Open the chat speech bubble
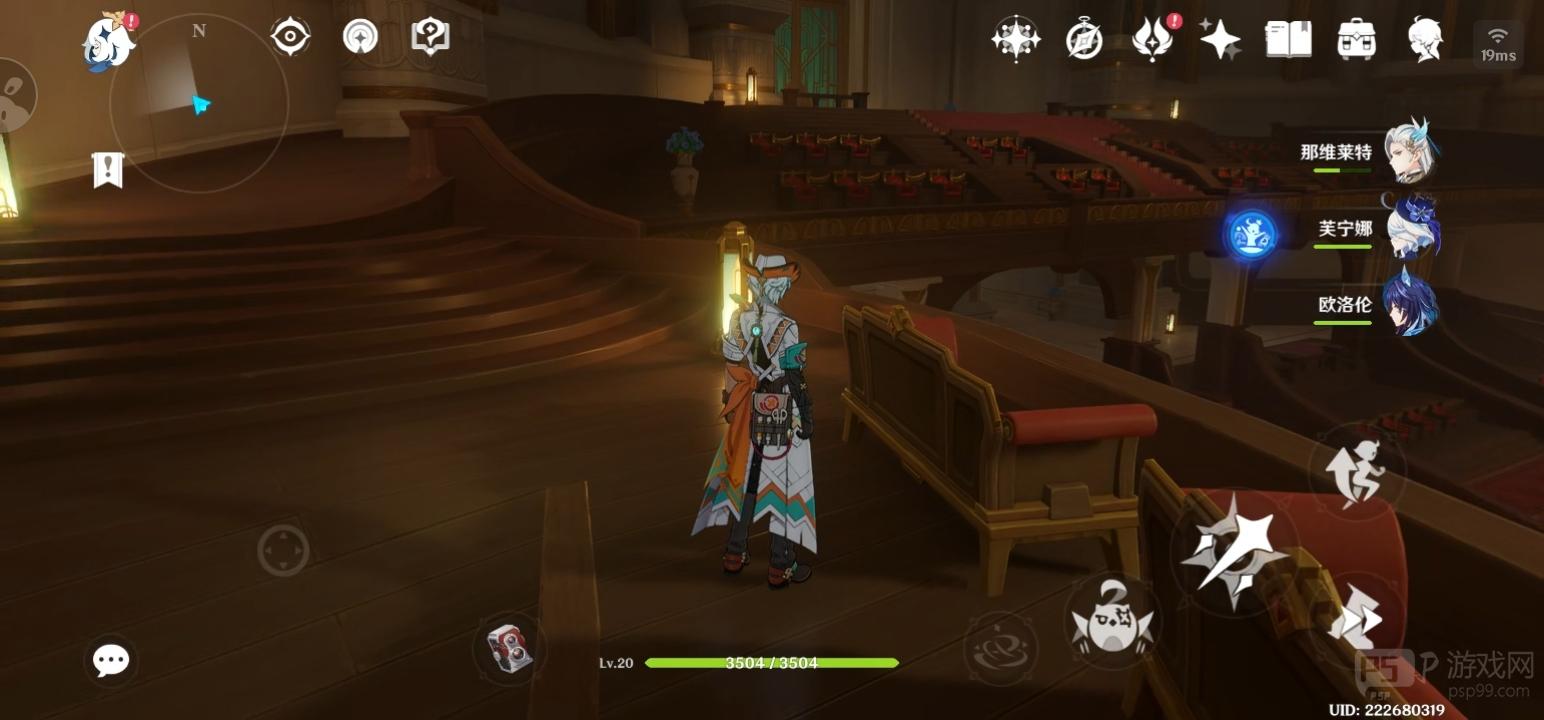The width and height of the screenshot is (1544, 720). coord(110,660)
